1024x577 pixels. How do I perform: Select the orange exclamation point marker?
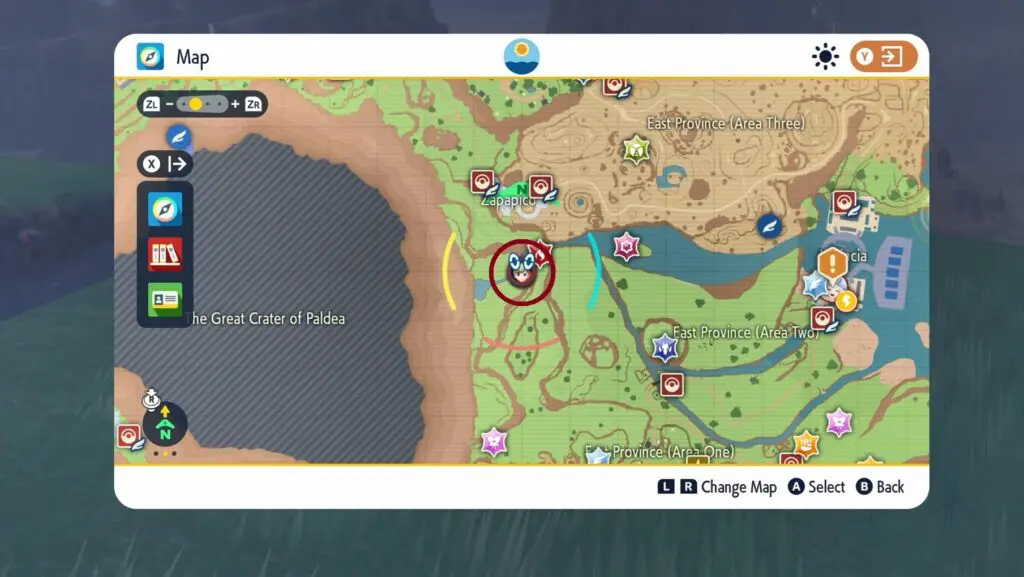[x=832, y=264]
